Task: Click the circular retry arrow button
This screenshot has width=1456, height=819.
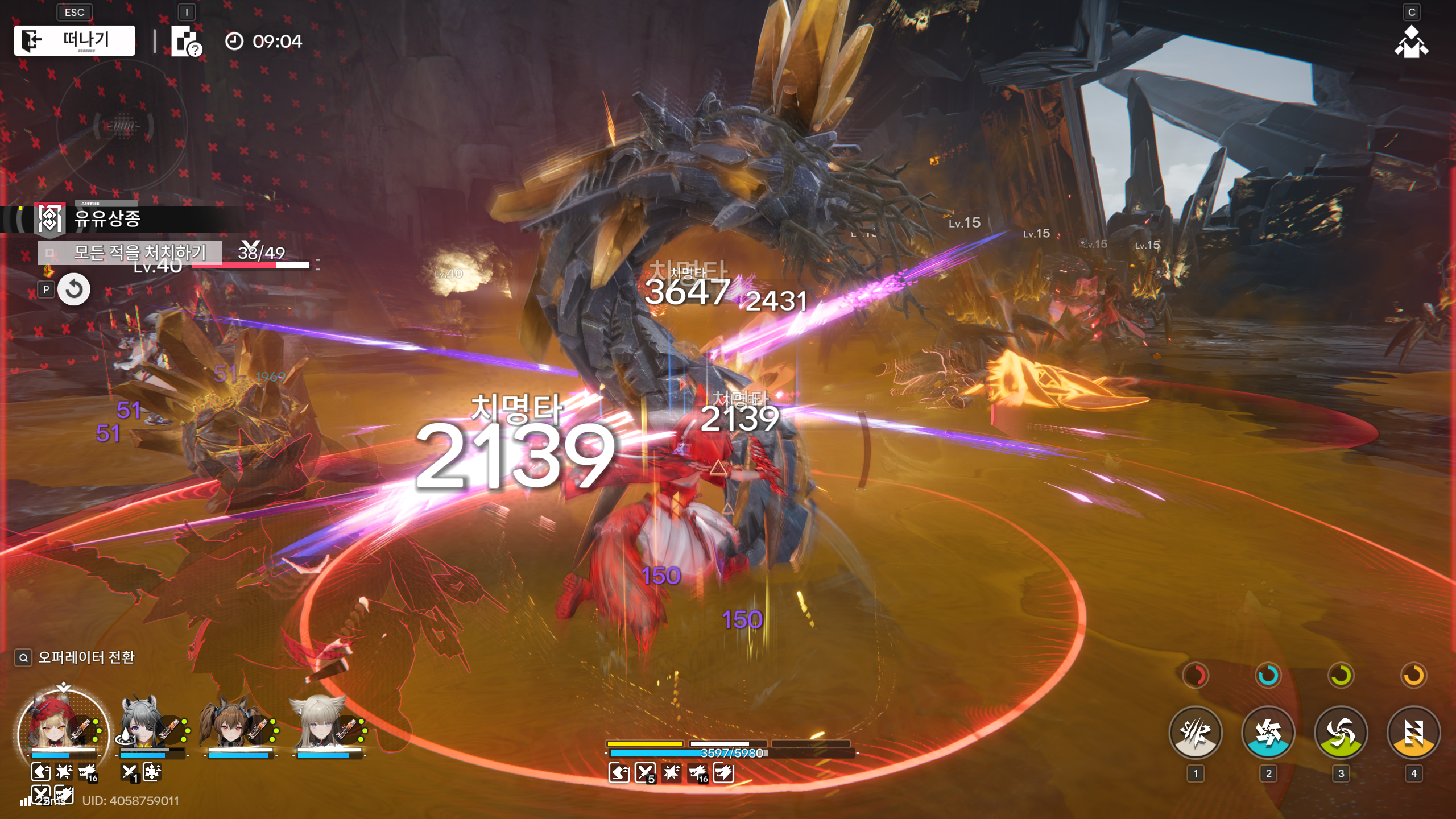Action: click(74, 289)
